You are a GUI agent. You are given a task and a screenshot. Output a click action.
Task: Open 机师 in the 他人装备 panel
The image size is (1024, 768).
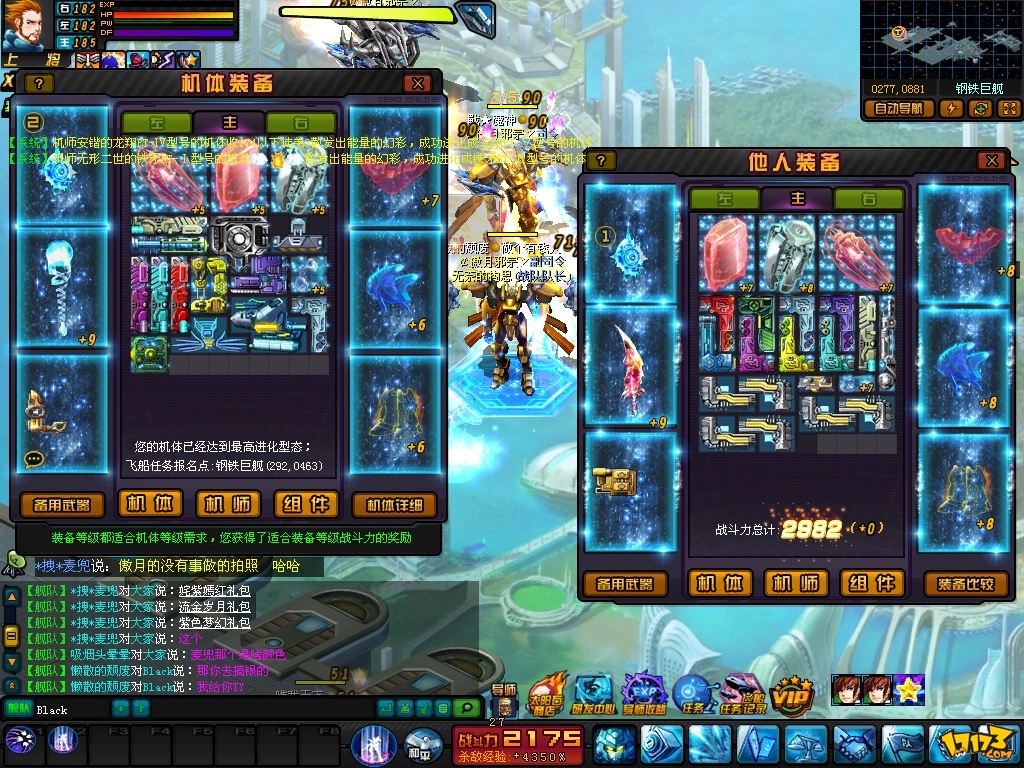tap(796, 583)
